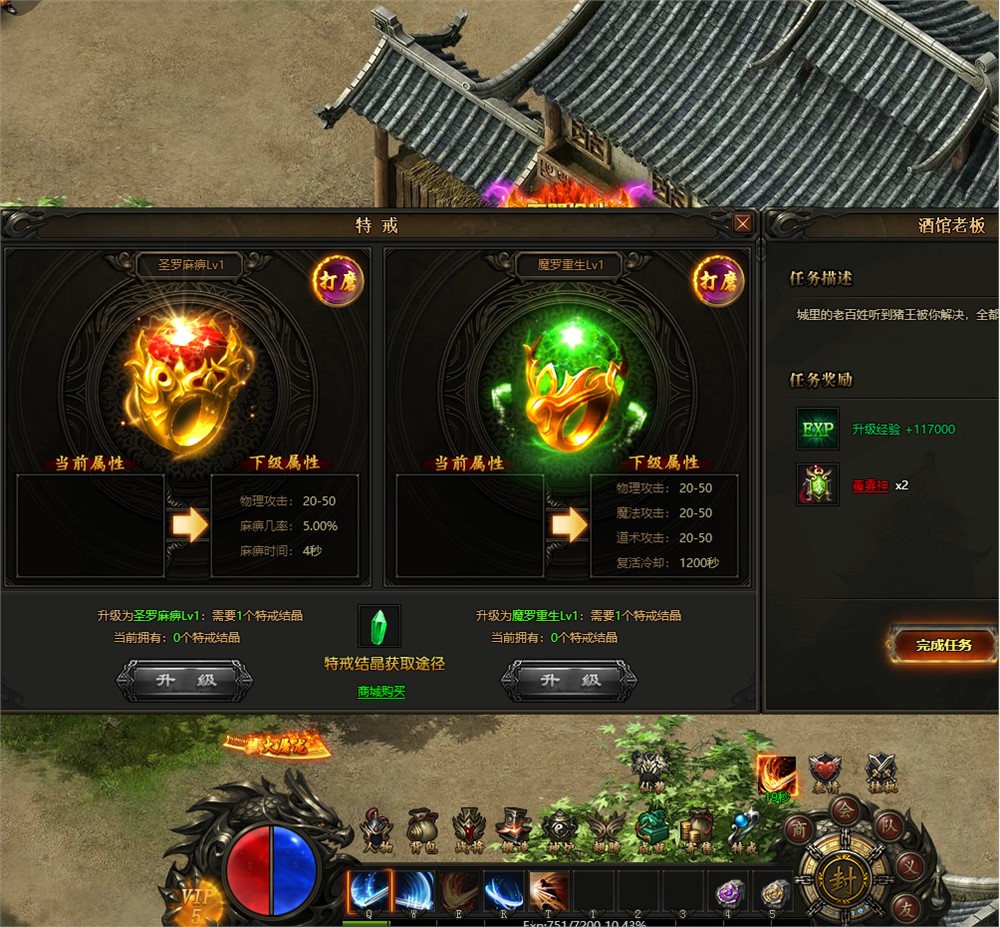This screenshot has height=927, width=1000.
Task: Upgrade the 魔罗重生 green ring
Action: coord(568,680)
